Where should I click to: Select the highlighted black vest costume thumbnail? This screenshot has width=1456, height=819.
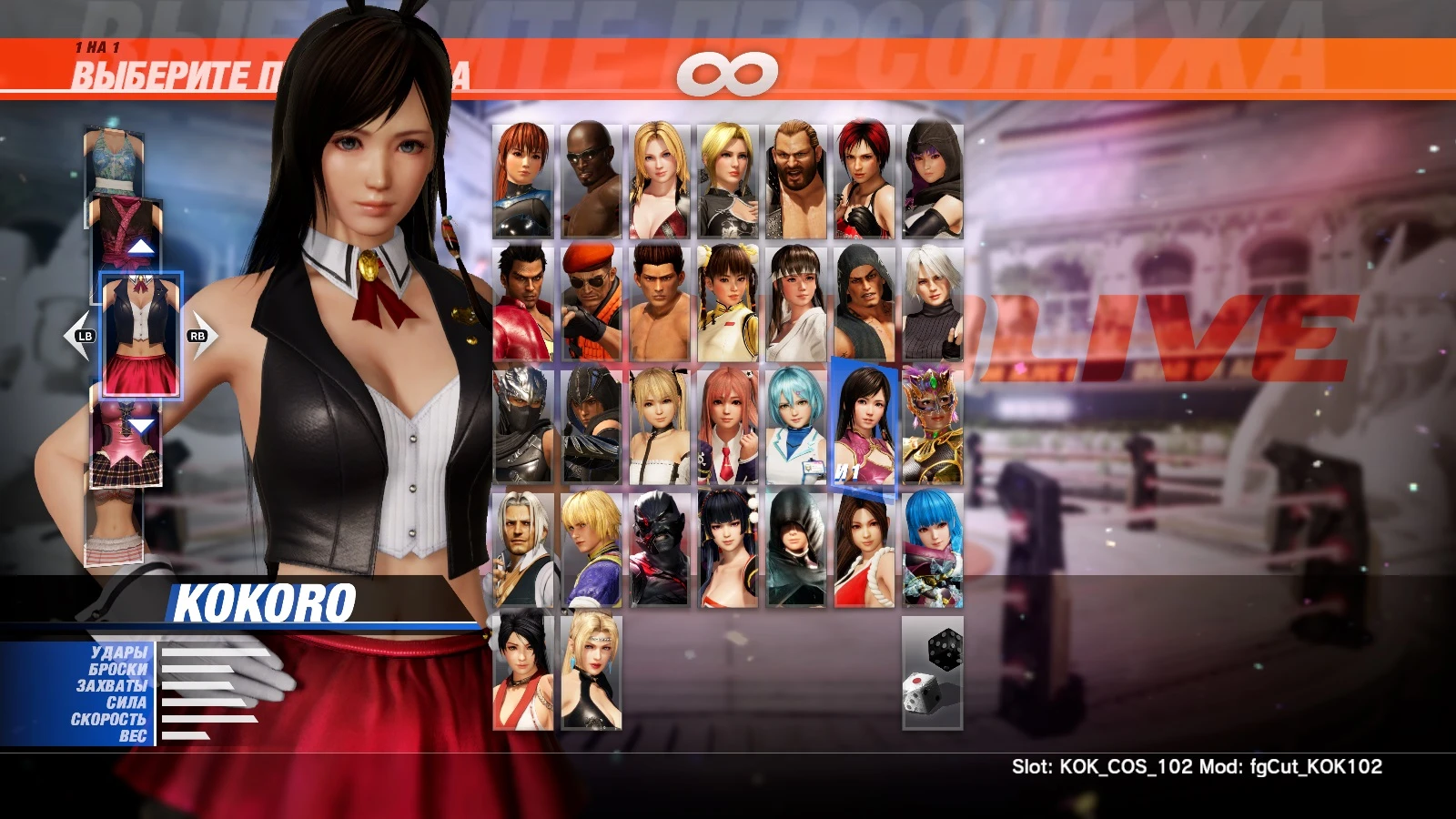(138, 332)
